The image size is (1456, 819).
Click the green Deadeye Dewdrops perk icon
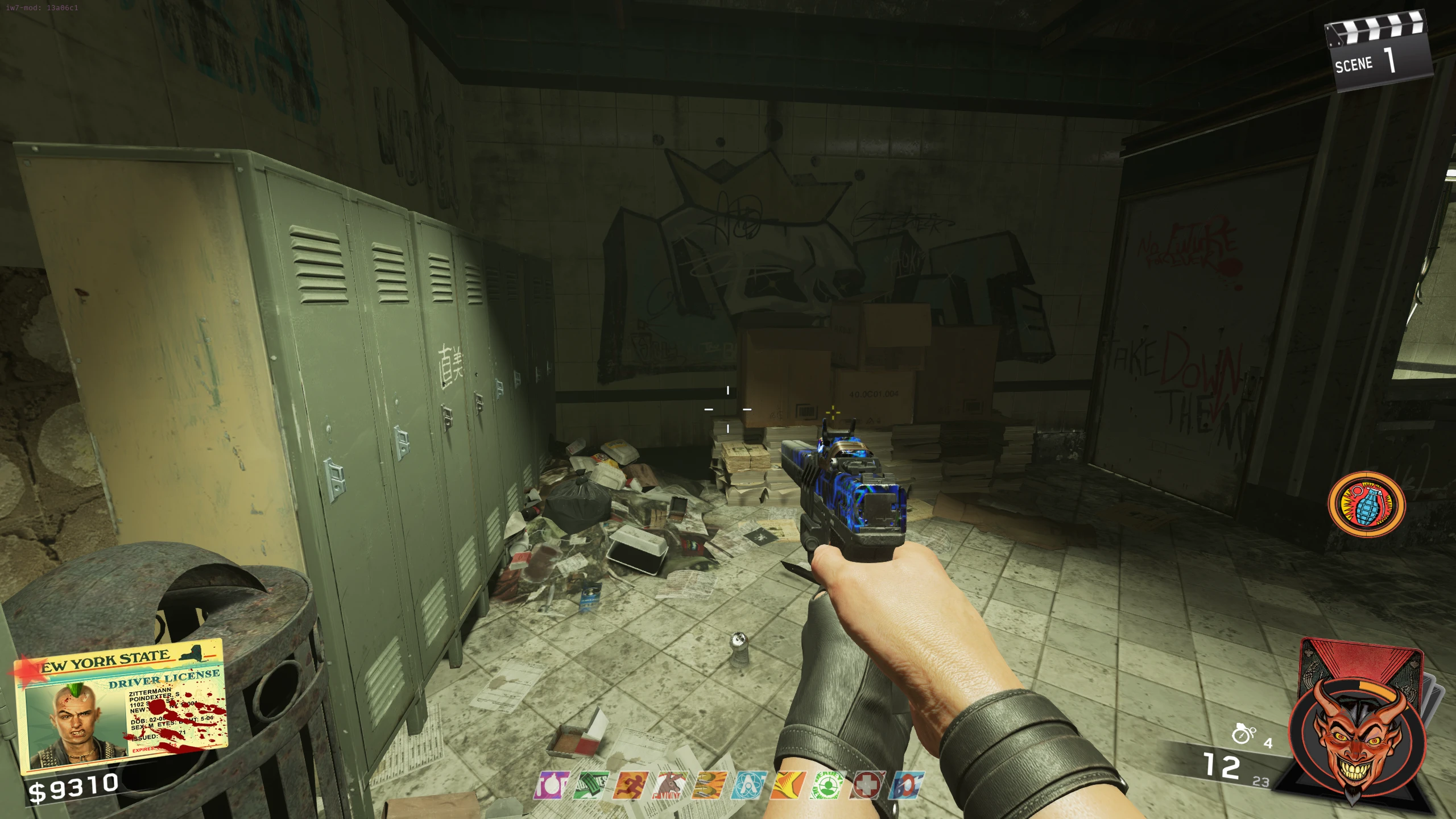pyautogui.click(x=828, y=785)
